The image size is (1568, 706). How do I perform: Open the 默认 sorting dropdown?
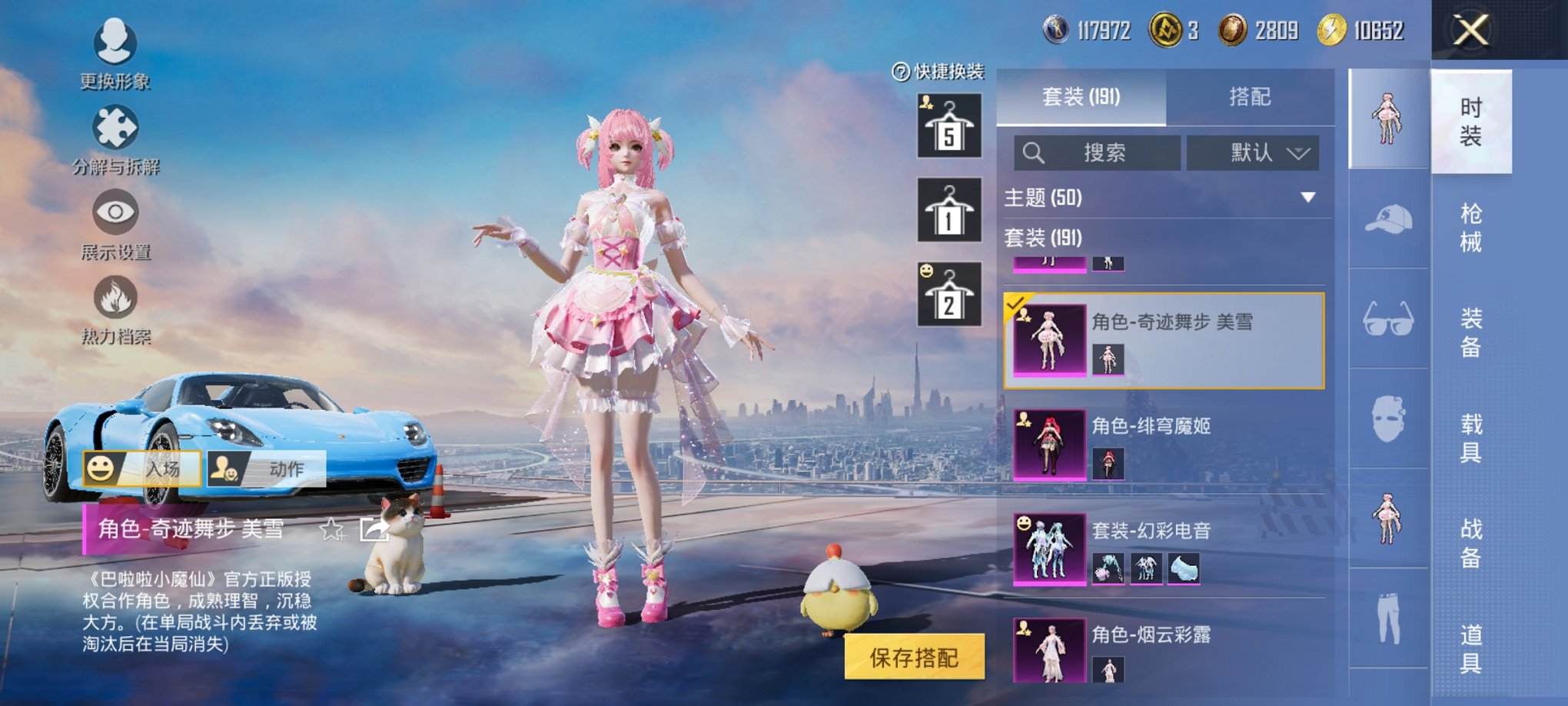(x=1254, y=152)
